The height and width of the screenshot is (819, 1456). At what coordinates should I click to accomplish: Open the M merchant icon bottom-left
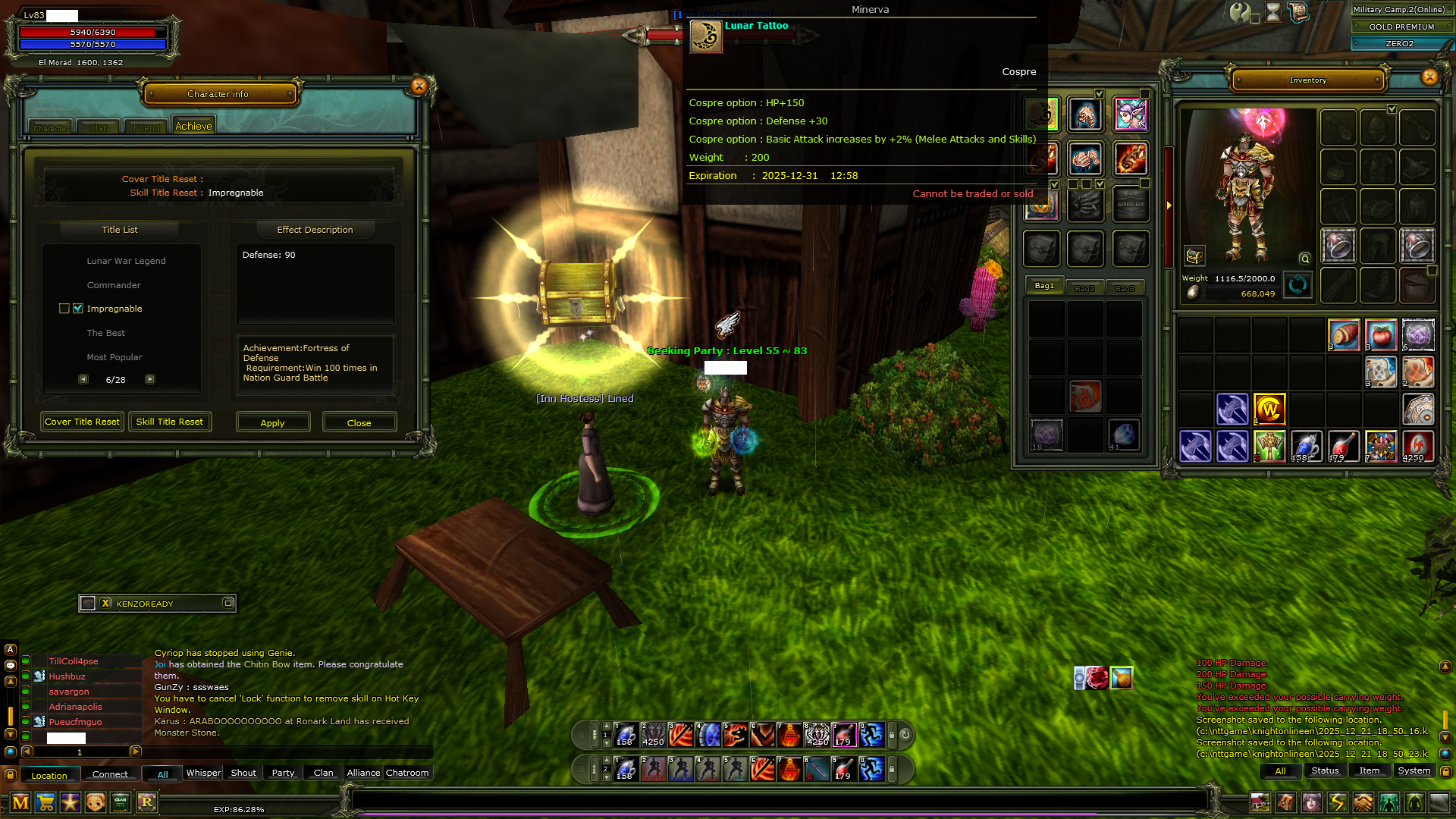[x=21, y=803]
